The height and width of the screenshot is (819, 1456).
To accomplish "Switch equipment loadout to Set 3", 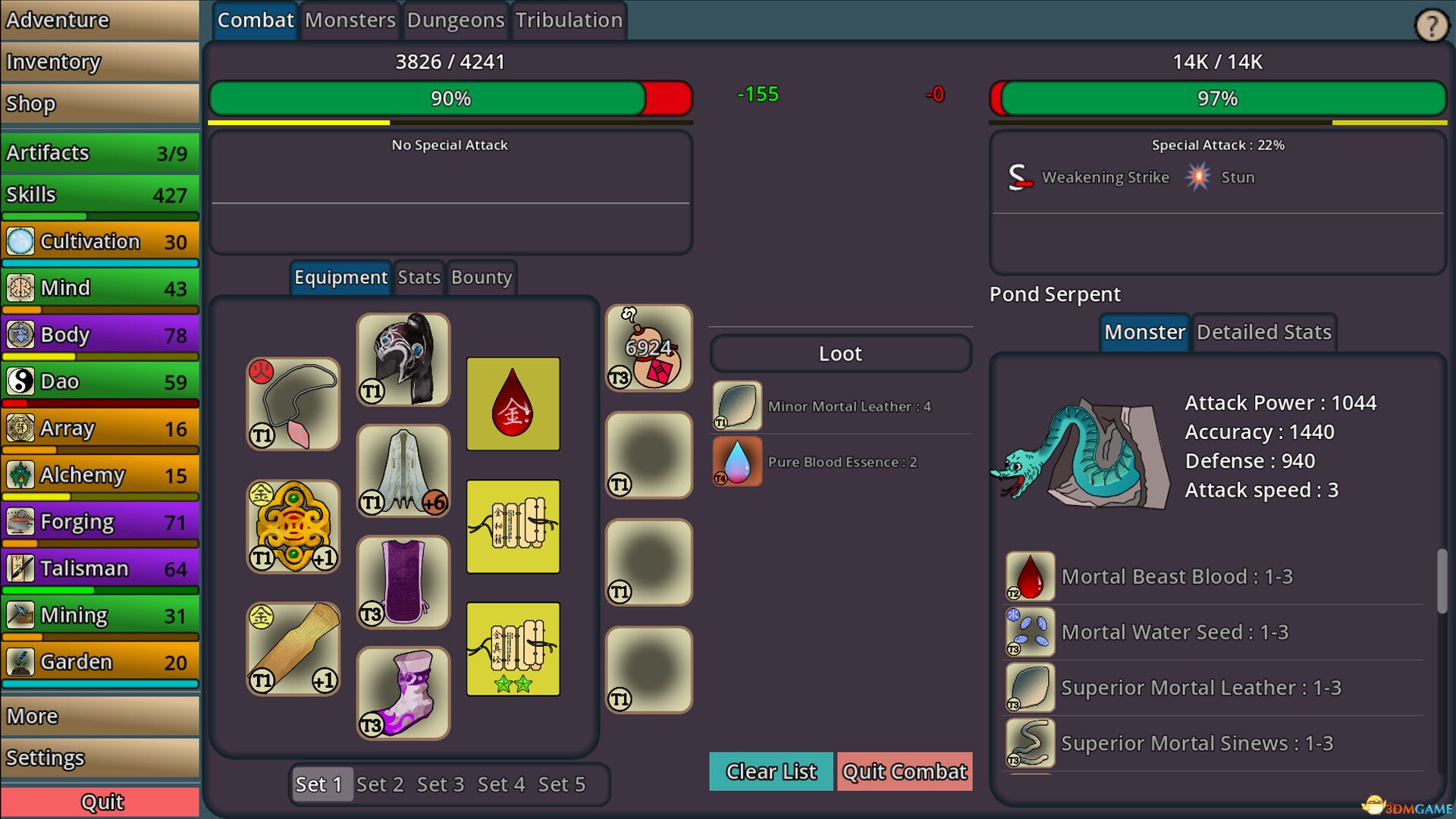I will [x=440, y=784].
